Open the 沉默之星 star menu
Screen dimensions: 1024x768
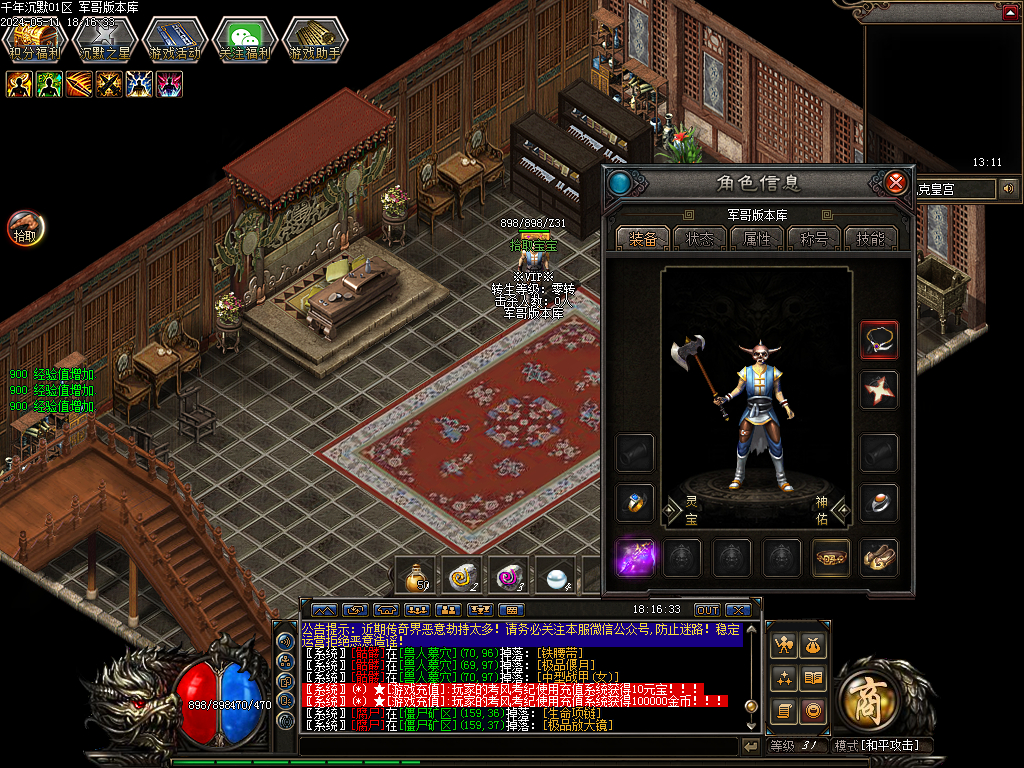(104, 39)
